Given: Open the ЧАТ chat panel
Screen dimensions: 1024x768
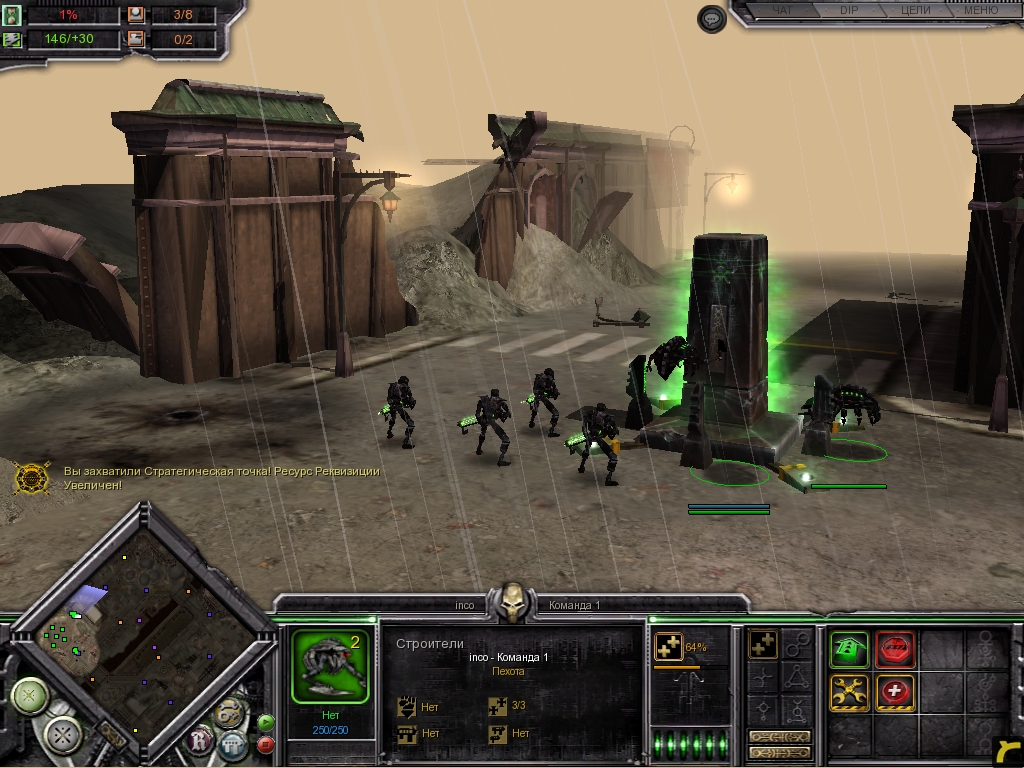Looking at the screenshot, I should pos(784,11).
